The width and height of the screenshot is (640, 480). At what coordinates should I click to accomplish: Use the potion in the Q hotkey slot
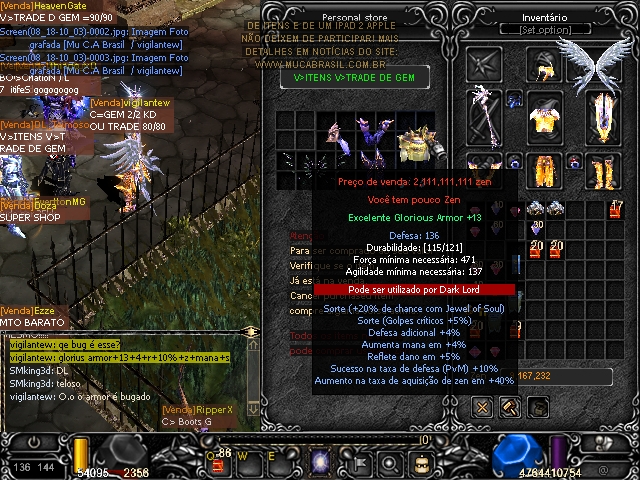[x=217, y=462]
